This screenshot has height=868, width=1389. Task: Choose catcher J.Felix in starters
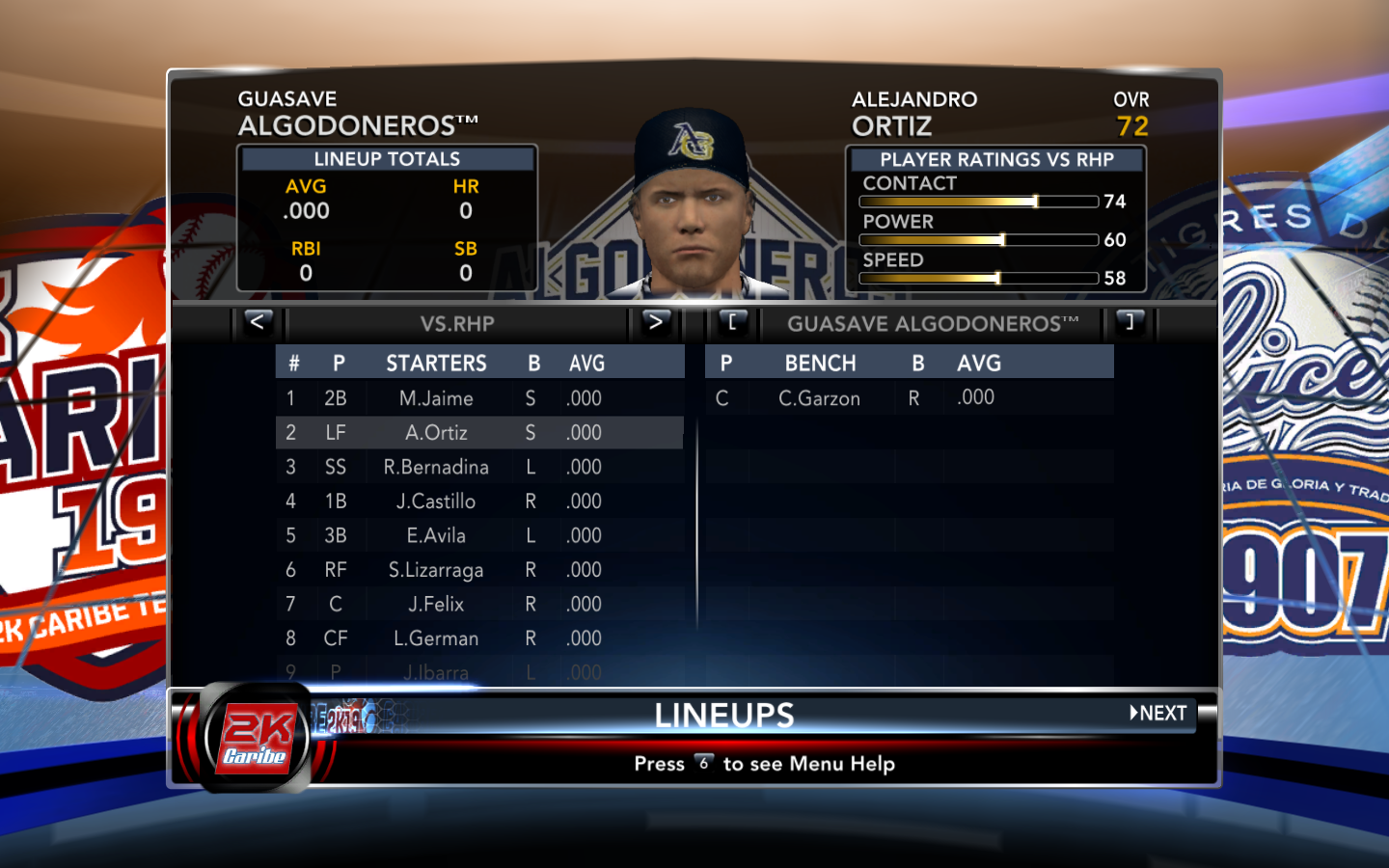click(x=436, y=605)
